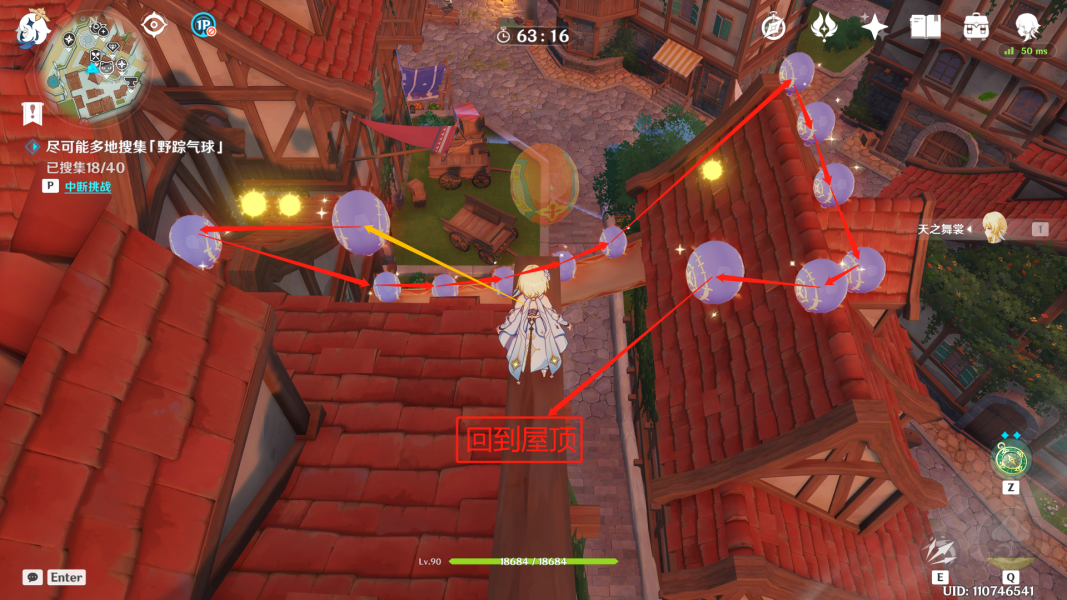Open the adventurer handbook book icon
This screenshot has width=1067, height=600.
pos(926,27)
